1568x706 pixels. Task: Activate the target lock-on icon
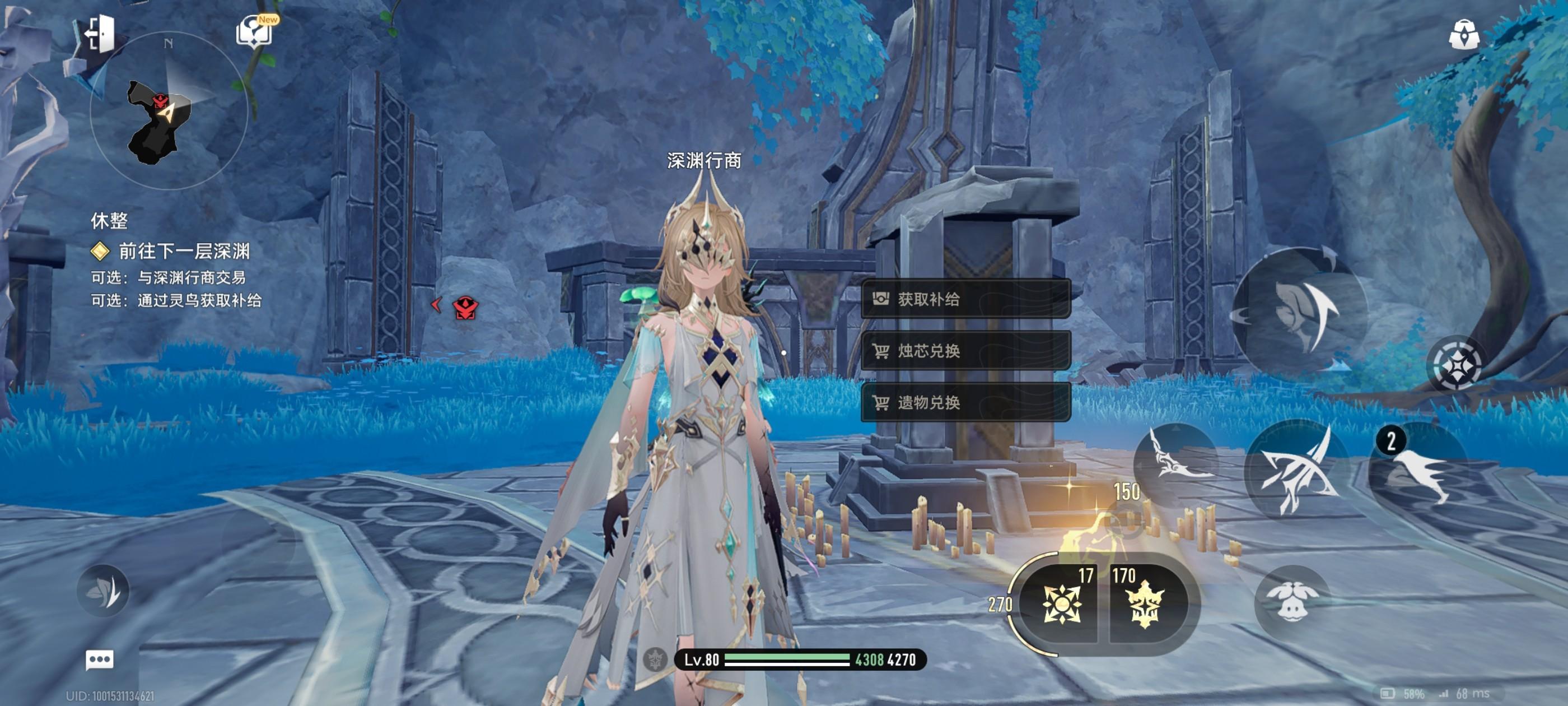(x=1457, y=365)
